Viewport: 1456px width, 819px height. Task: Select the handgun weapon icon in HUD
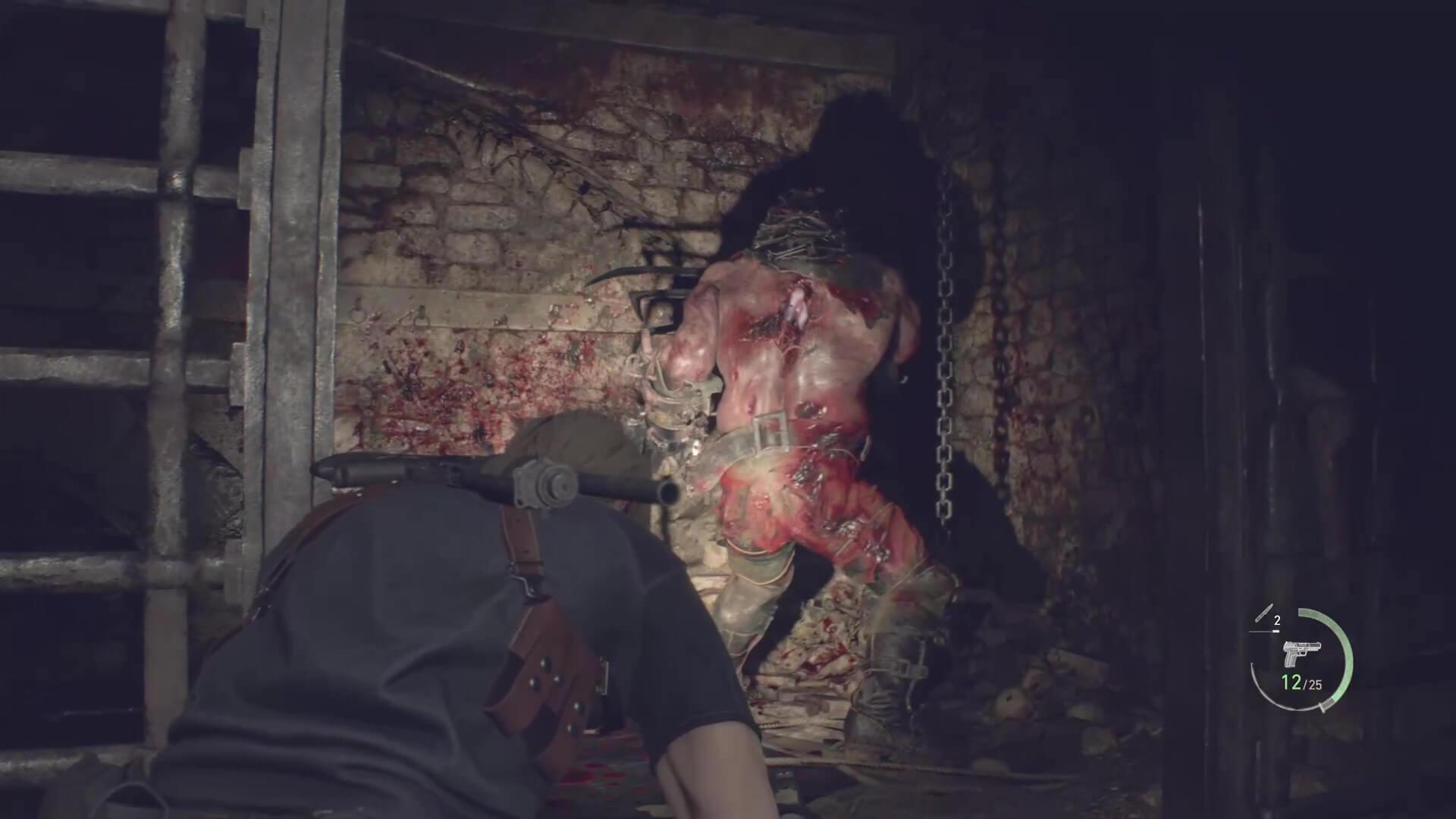pos(1301,653)
